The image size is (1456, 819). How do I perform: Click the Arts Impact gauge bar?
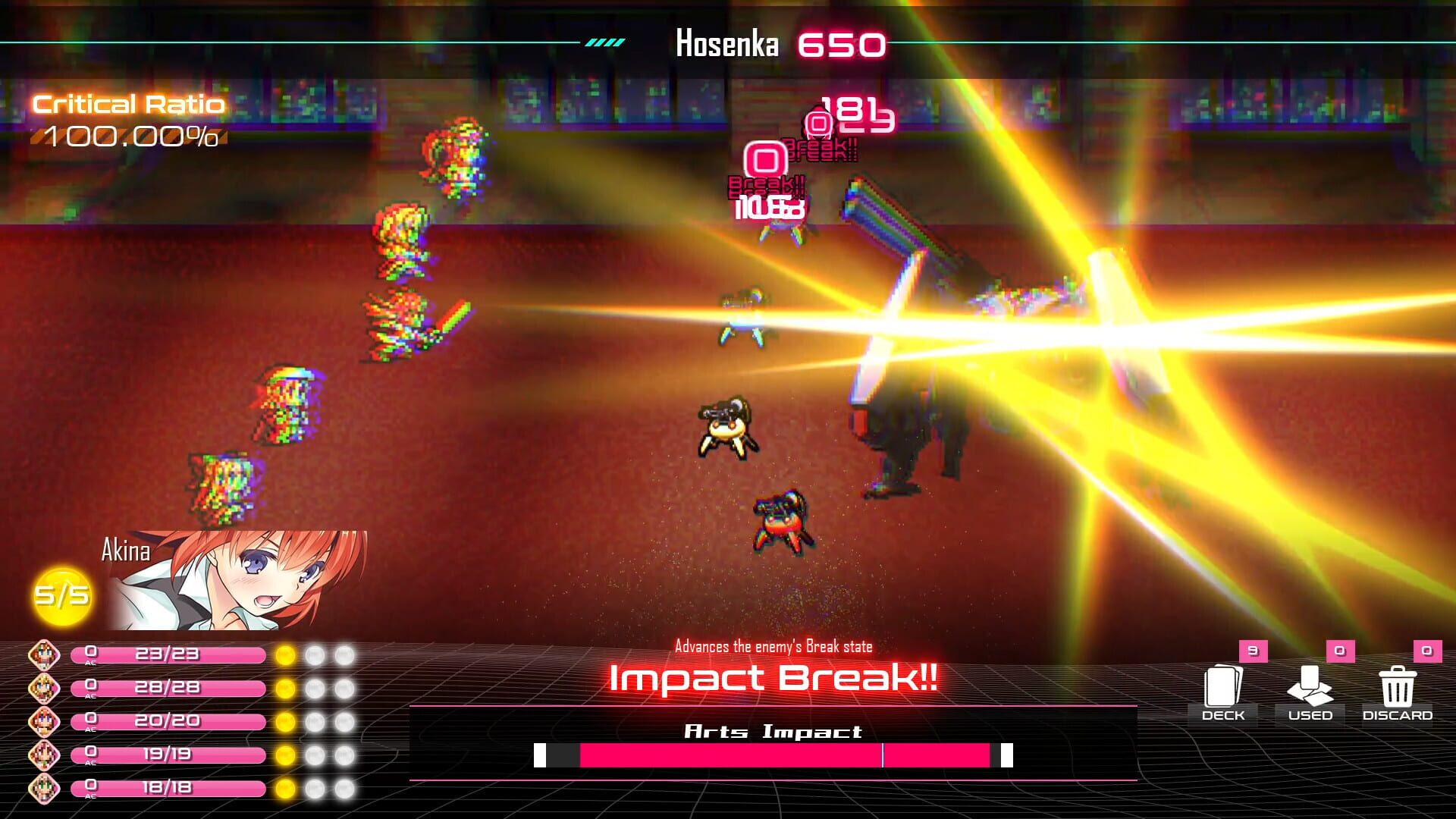(x=773, y=755)
